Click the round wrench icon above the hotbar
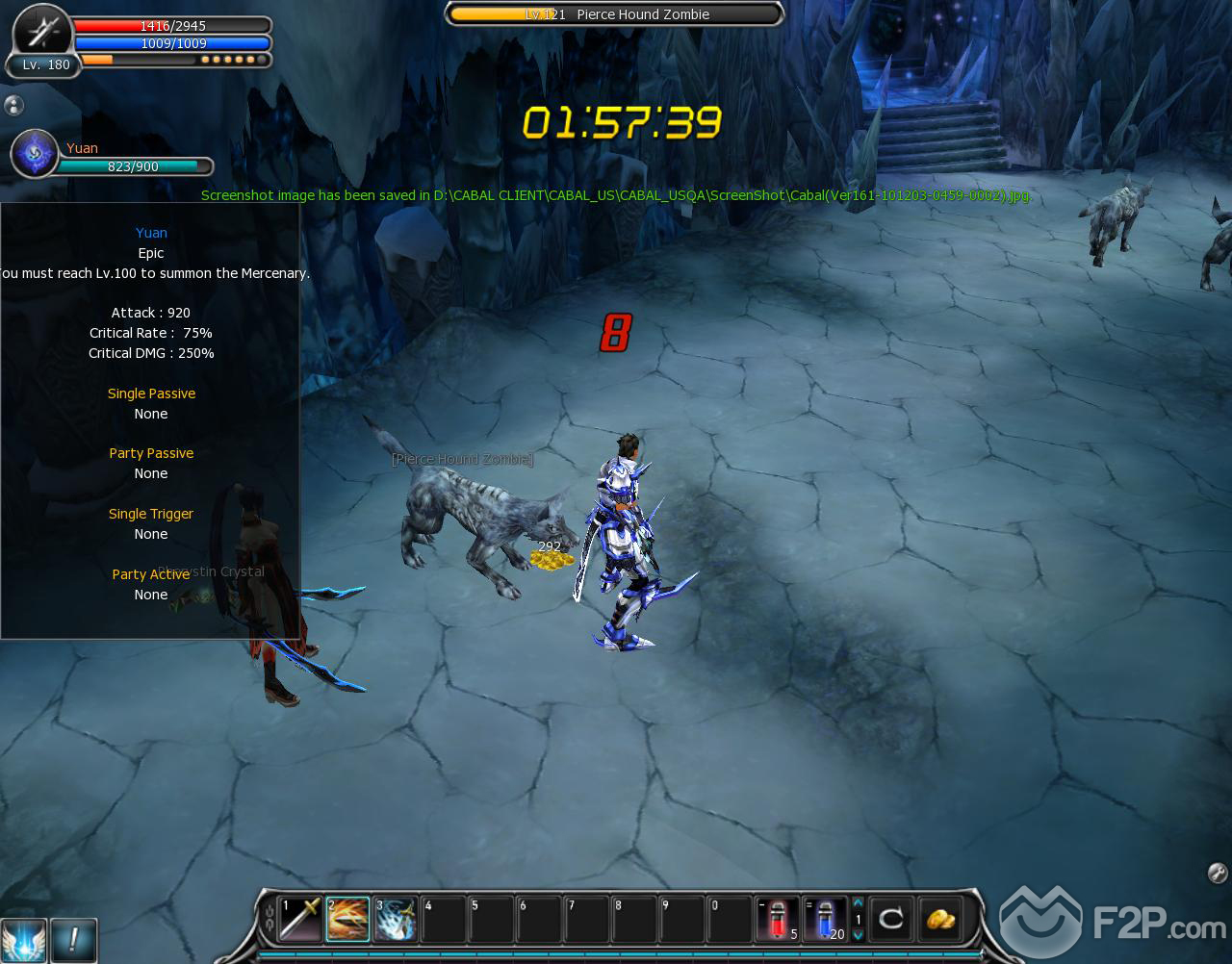 [1217, 873]
